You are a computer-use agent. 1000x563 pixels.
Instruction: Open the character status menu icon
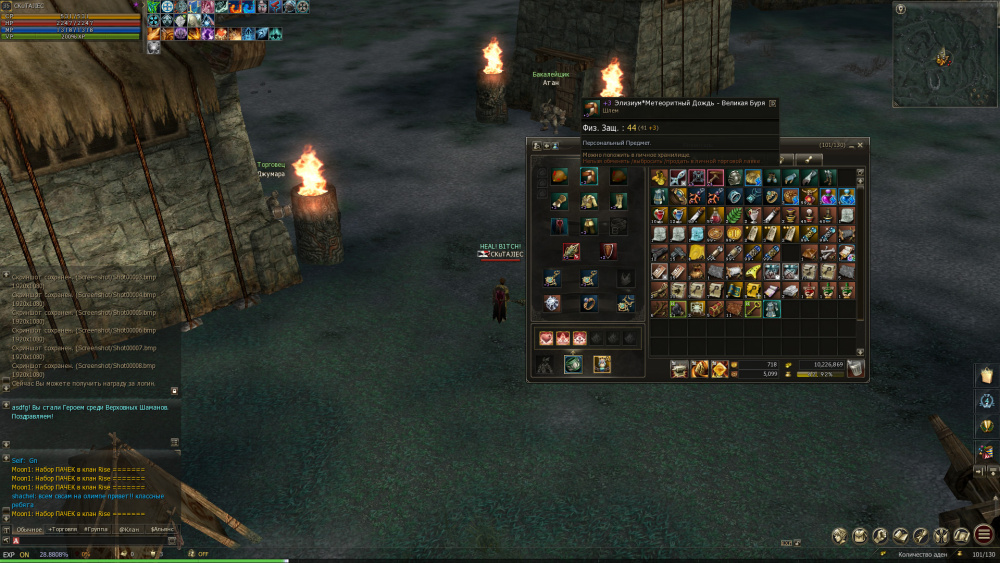click(x=839, y=536)
